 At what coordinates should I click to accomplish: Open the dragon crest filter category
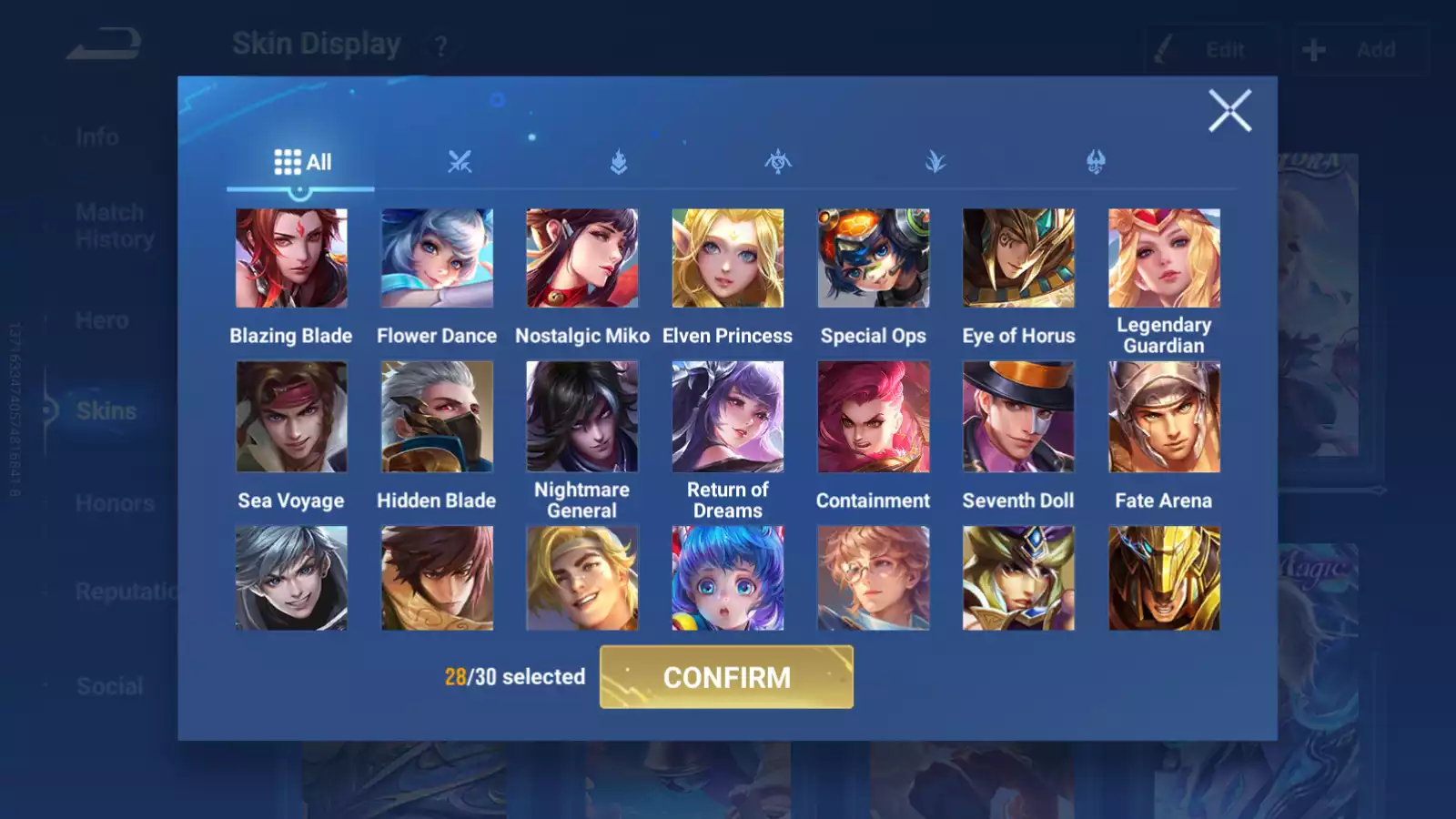(x=1093, y=162)
